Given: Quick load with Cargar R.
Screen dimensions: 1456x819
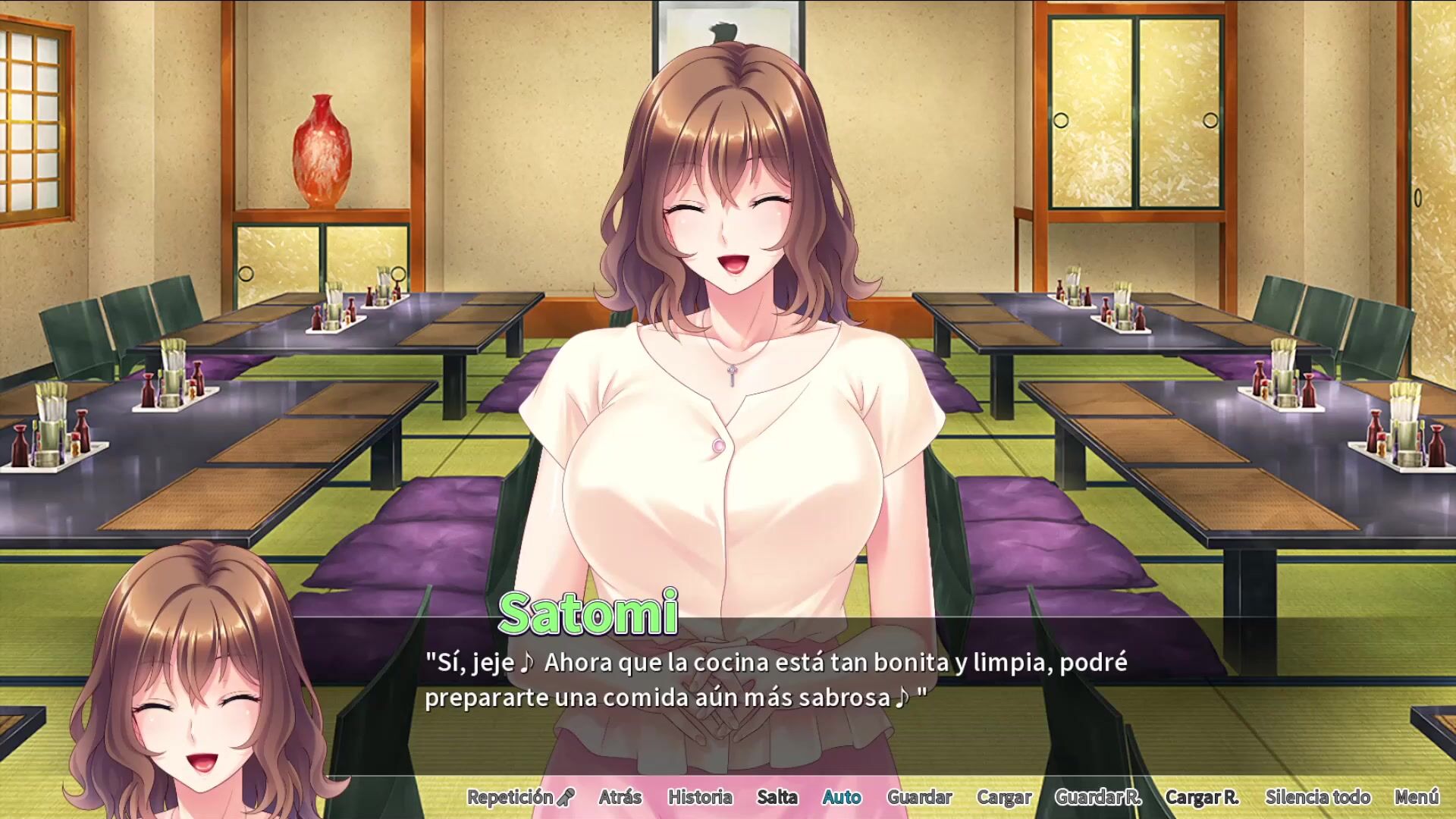Looking at the screenshot, I should pyautogui.click(x=1201, y=797).
